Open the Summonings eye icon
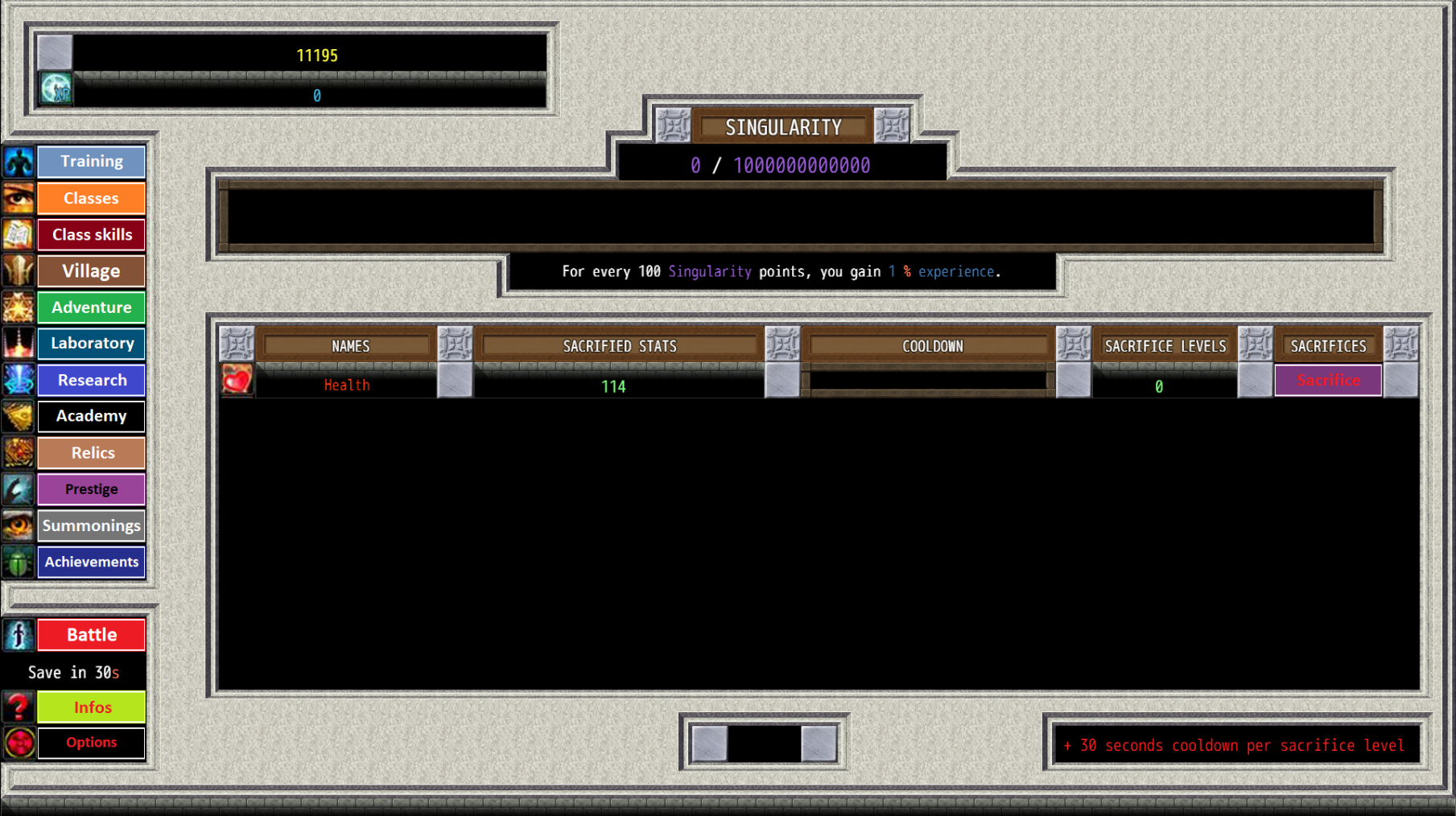The width and height of the screenshot is (1456, 816). click(19, 525)
